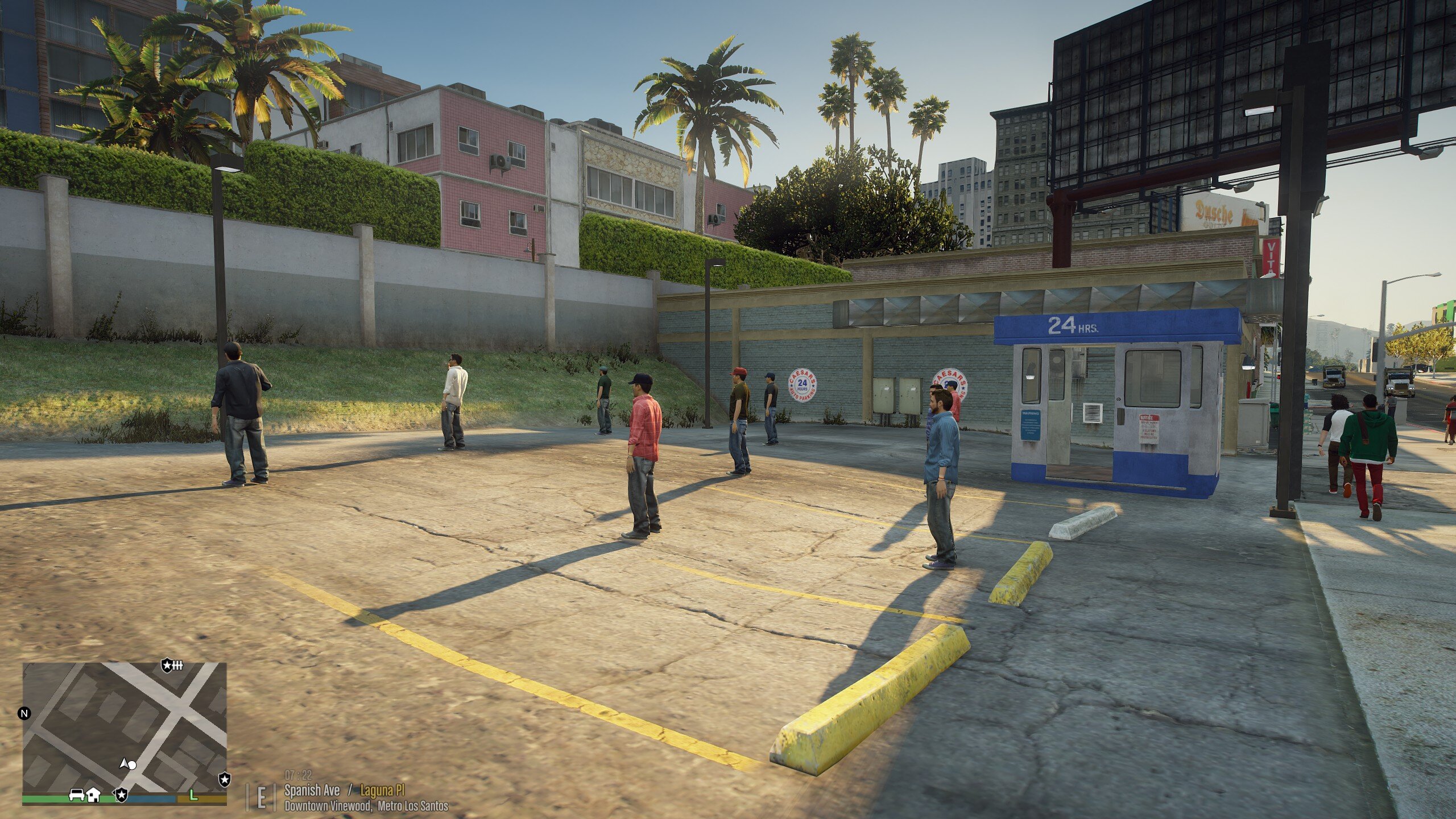Select the police shield blip with jail bars
This screenshot has height=819, width=1456.
coord(172,665)
